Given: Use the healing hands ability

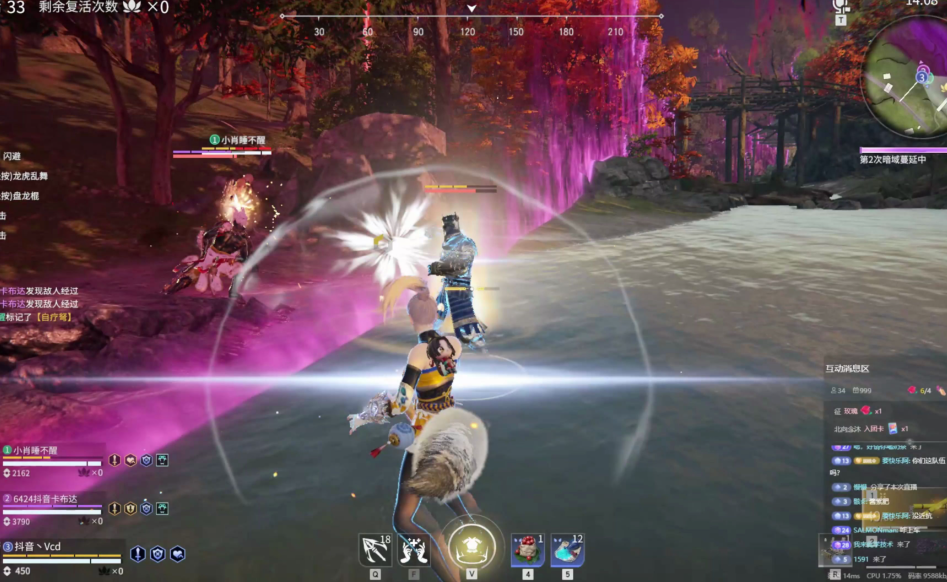Looking at the screenshot, I should pyautogui.click(x=414, y=550).
